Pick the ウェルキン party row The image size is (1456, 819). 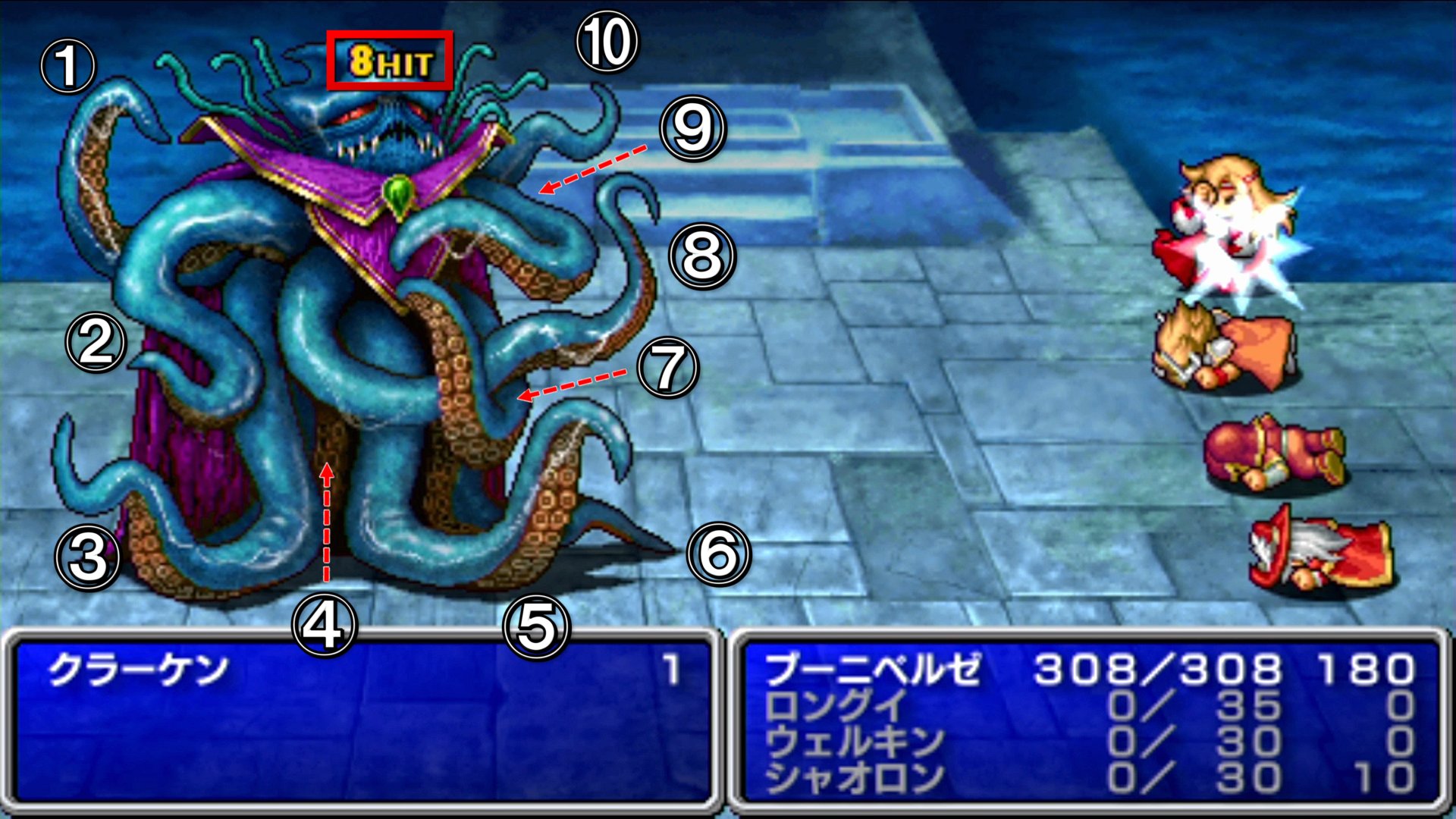tap(854, 742)
